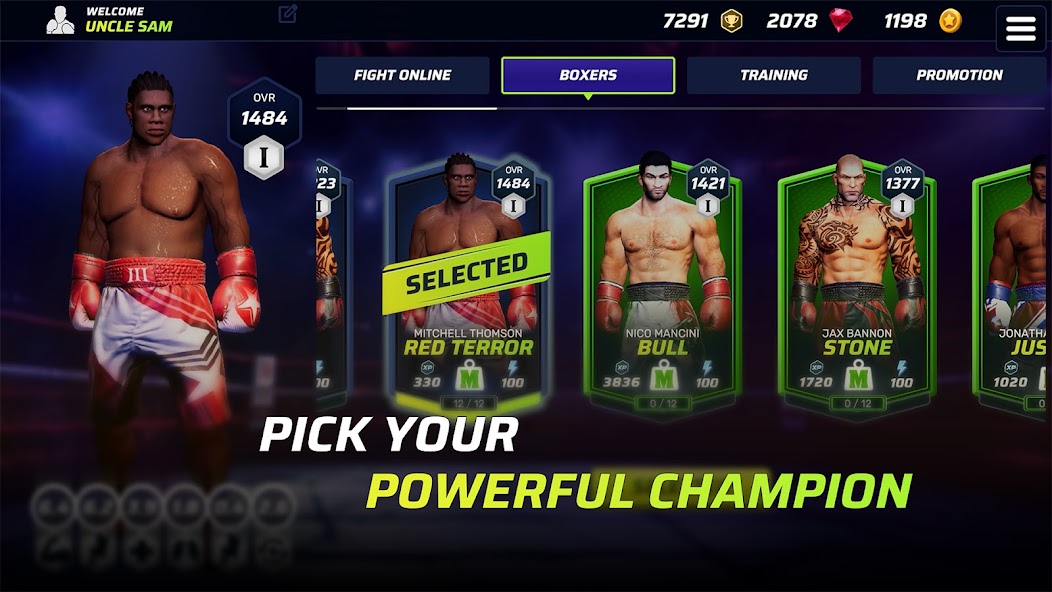This screenshot has width=1052, height=592.
Task: Select the Boxers tab
Action: pos(588,75)
